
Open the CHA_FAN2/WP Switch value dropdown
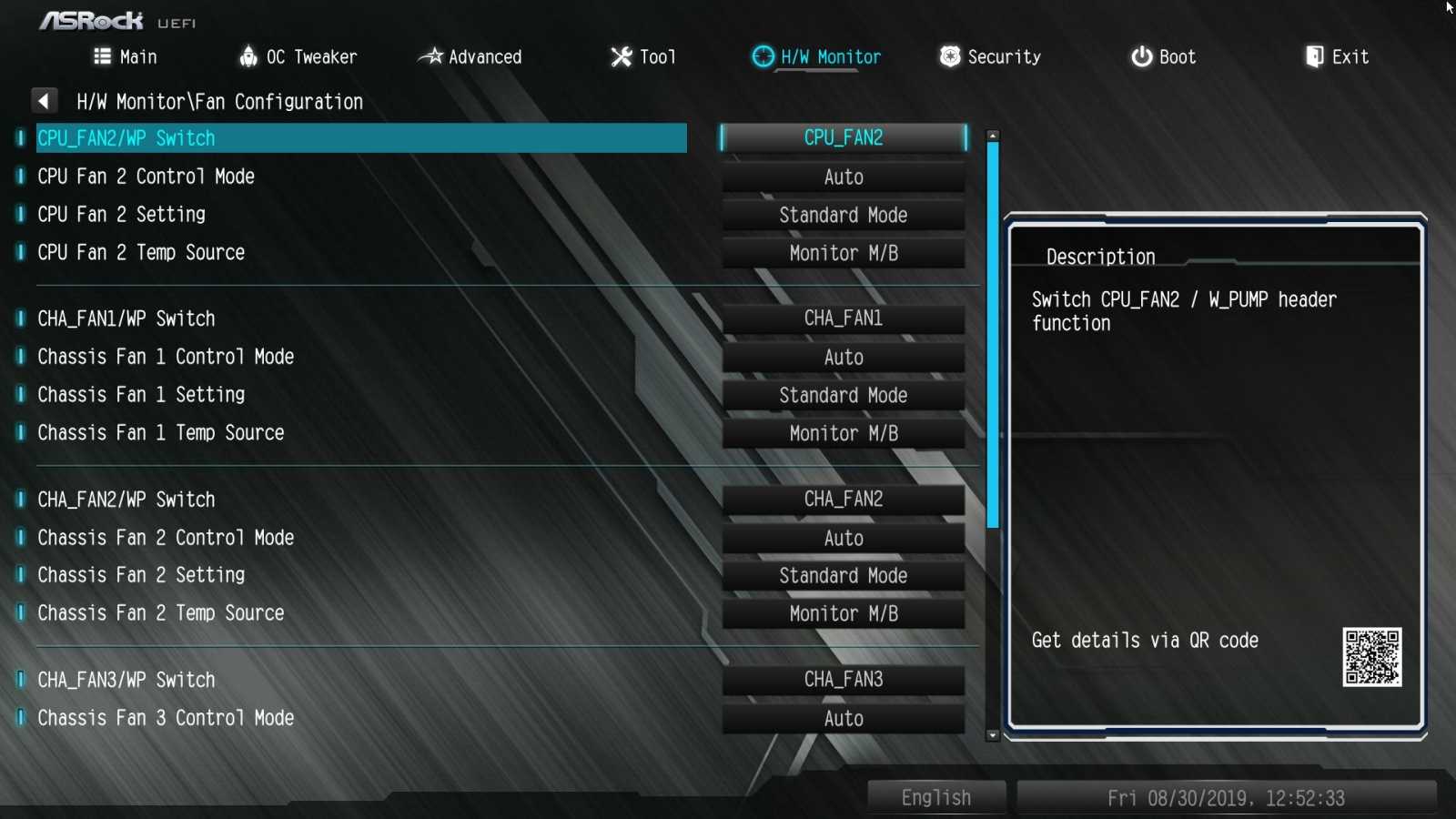pos(843,500)
